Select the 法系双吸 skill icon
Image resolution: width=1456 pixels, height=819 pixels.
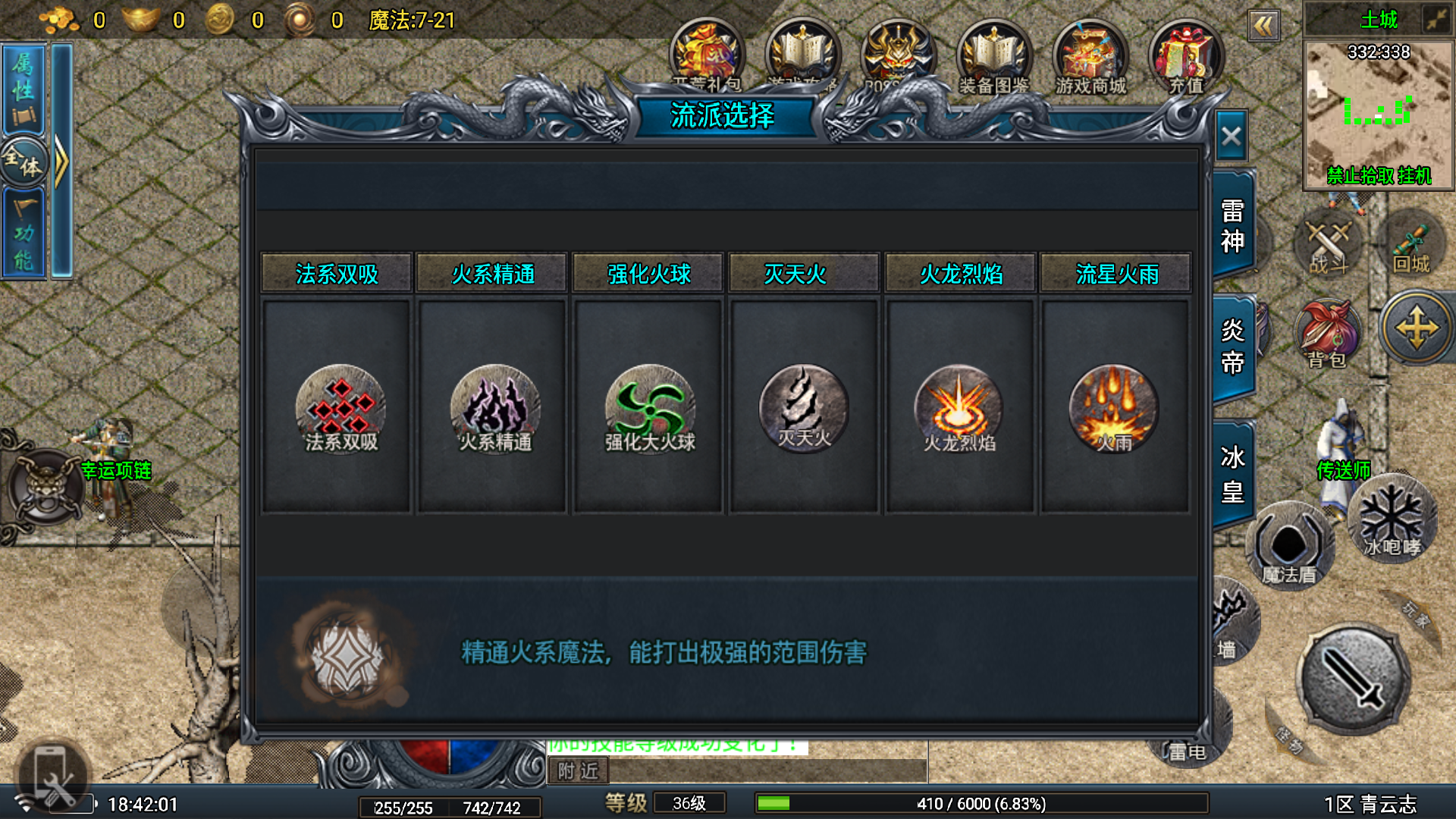[340, 407]
